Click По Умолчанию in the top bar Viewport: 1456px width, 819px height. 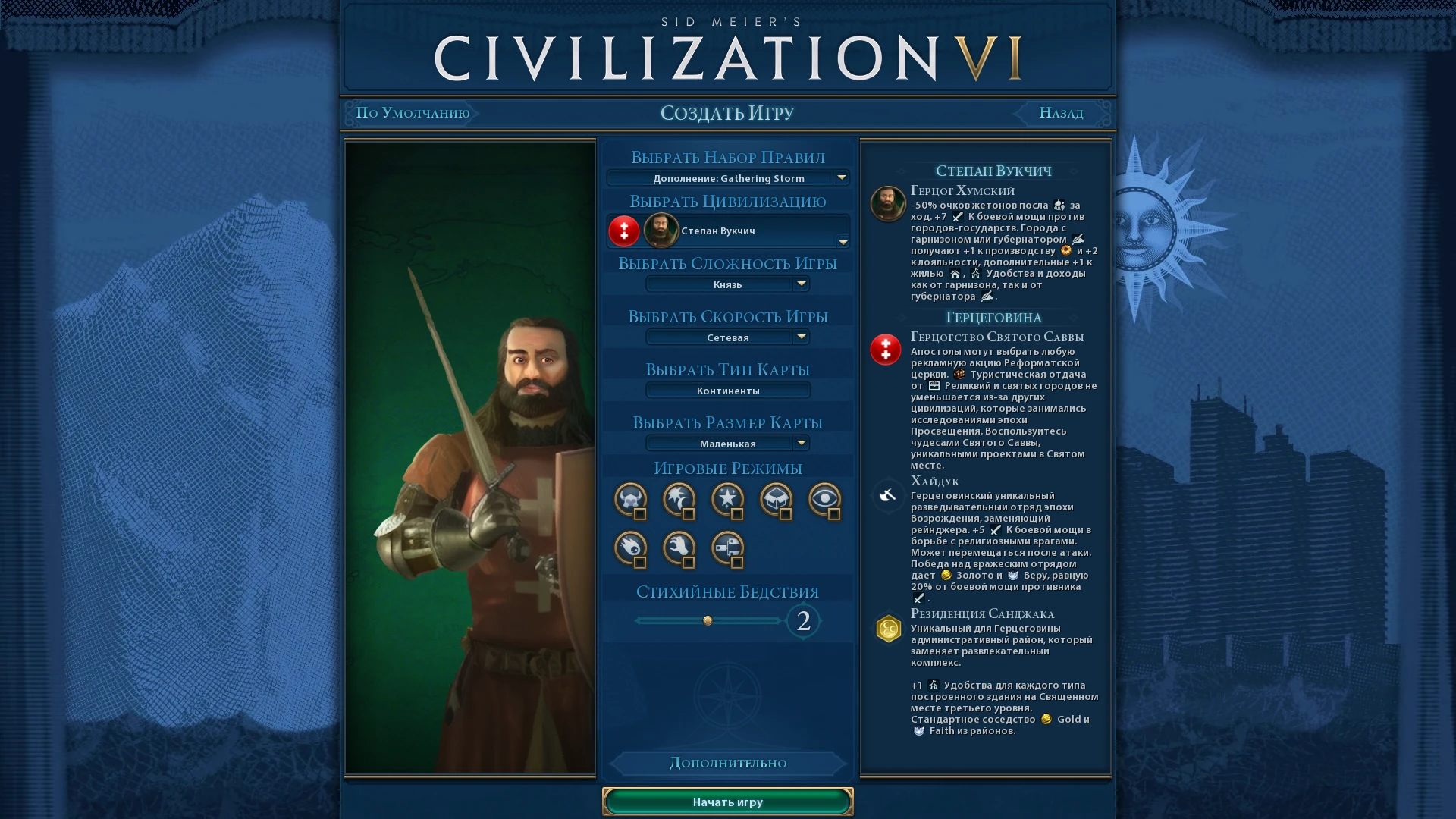[413, 113]
